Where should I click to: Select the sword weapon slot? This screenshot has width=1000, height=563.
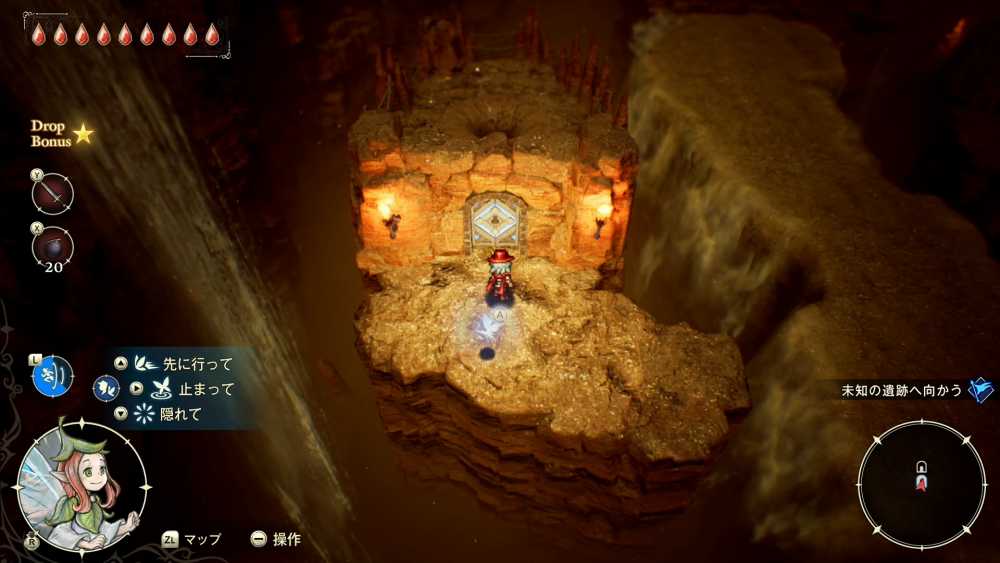pyautogui.click(x=52, y=194)
